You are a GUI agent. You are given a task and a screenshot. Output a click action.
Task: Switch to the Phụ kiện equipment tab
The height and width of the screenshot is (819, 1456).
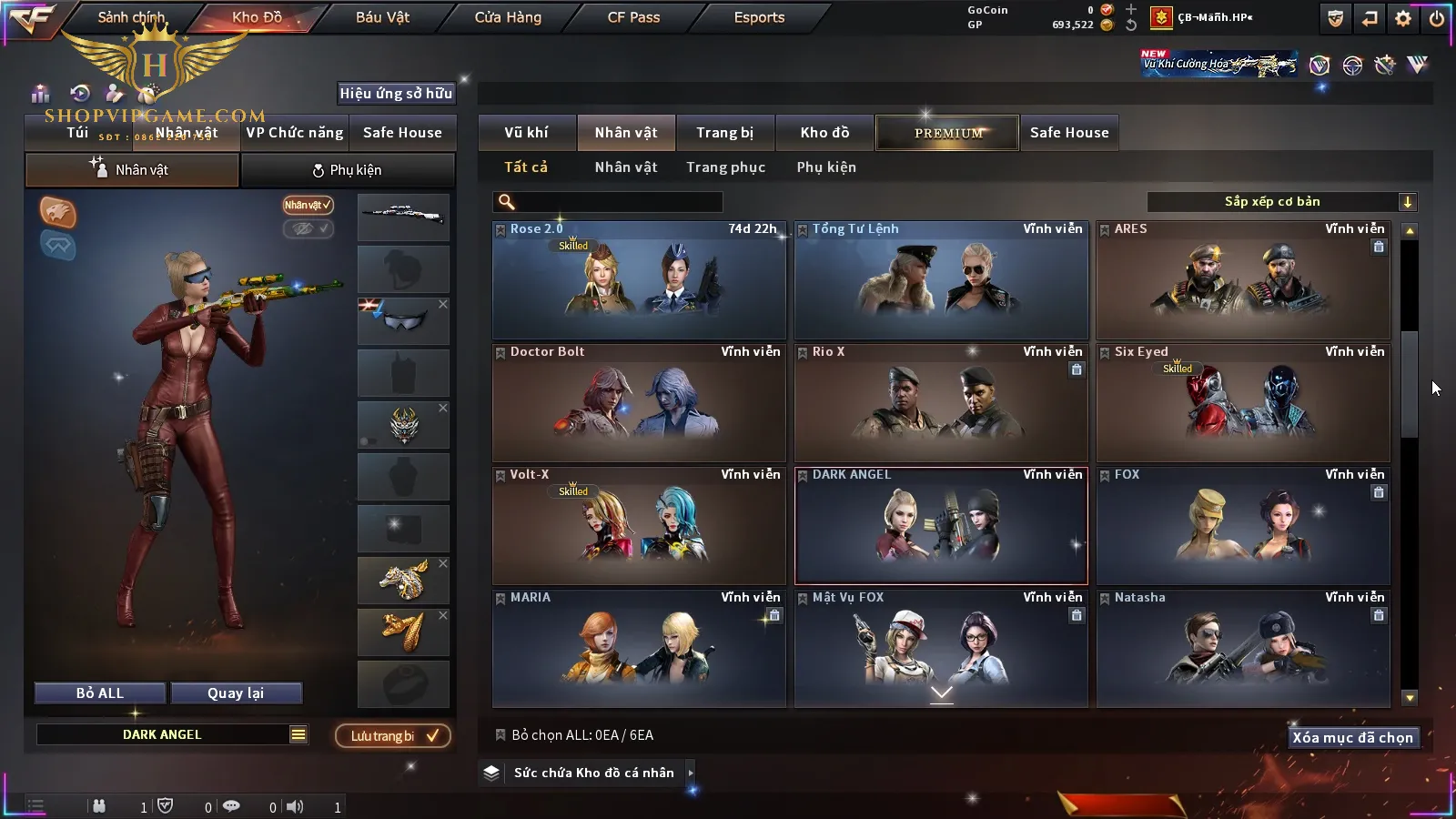pos(347,170)
